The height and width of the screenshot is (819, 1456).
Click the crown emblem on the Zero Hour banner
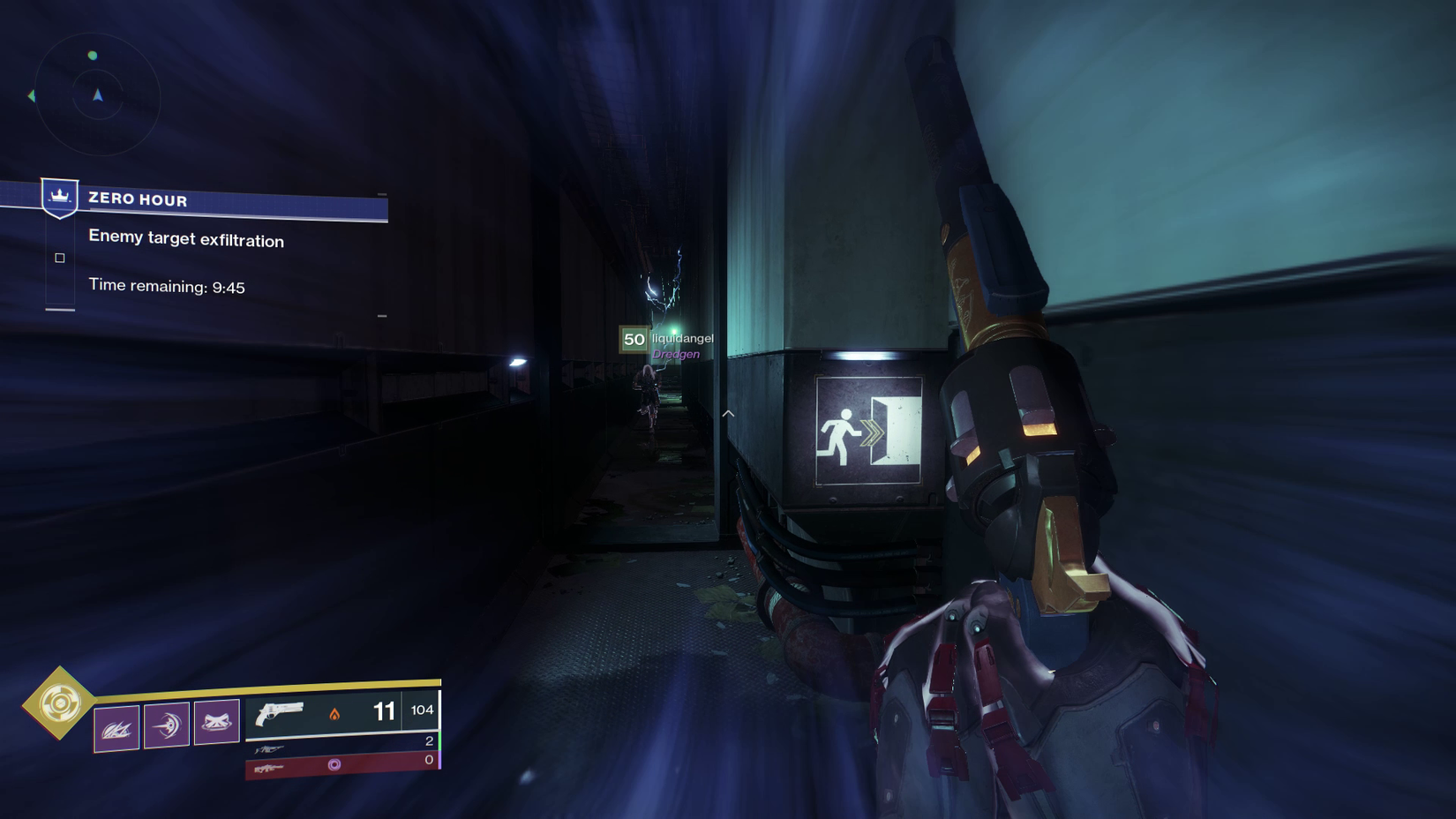(58, 198)
